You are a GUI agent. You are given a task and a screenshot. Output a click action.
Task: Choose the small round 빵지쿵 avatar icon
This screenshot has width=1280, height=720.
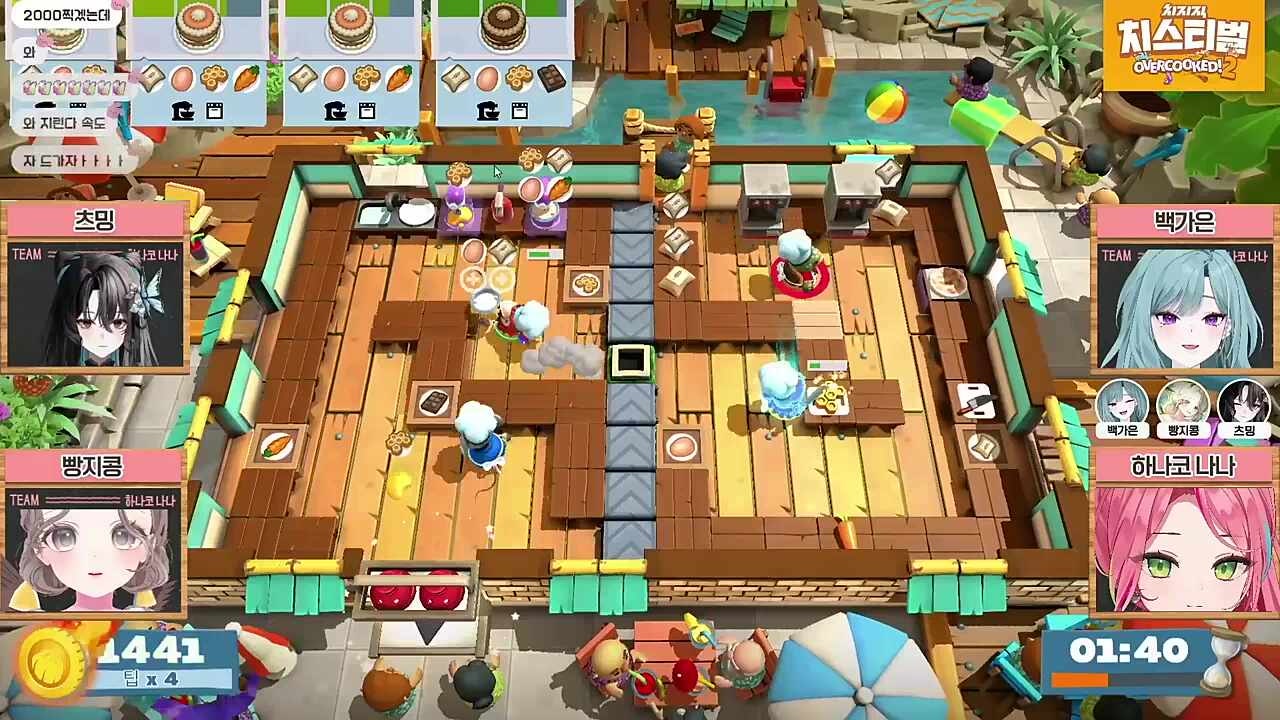tap(1183, 403)
